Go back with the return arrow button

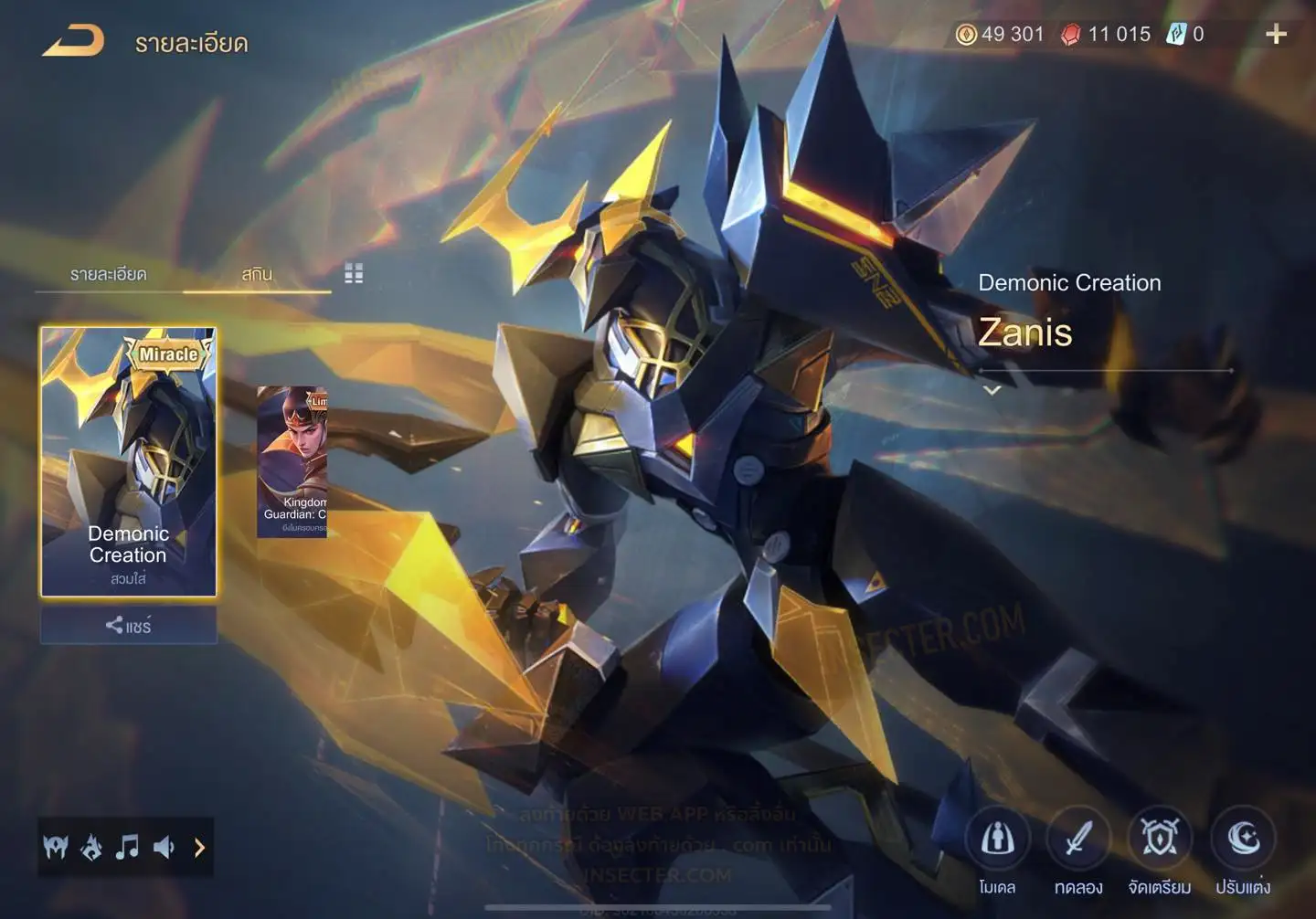point(73,41)
